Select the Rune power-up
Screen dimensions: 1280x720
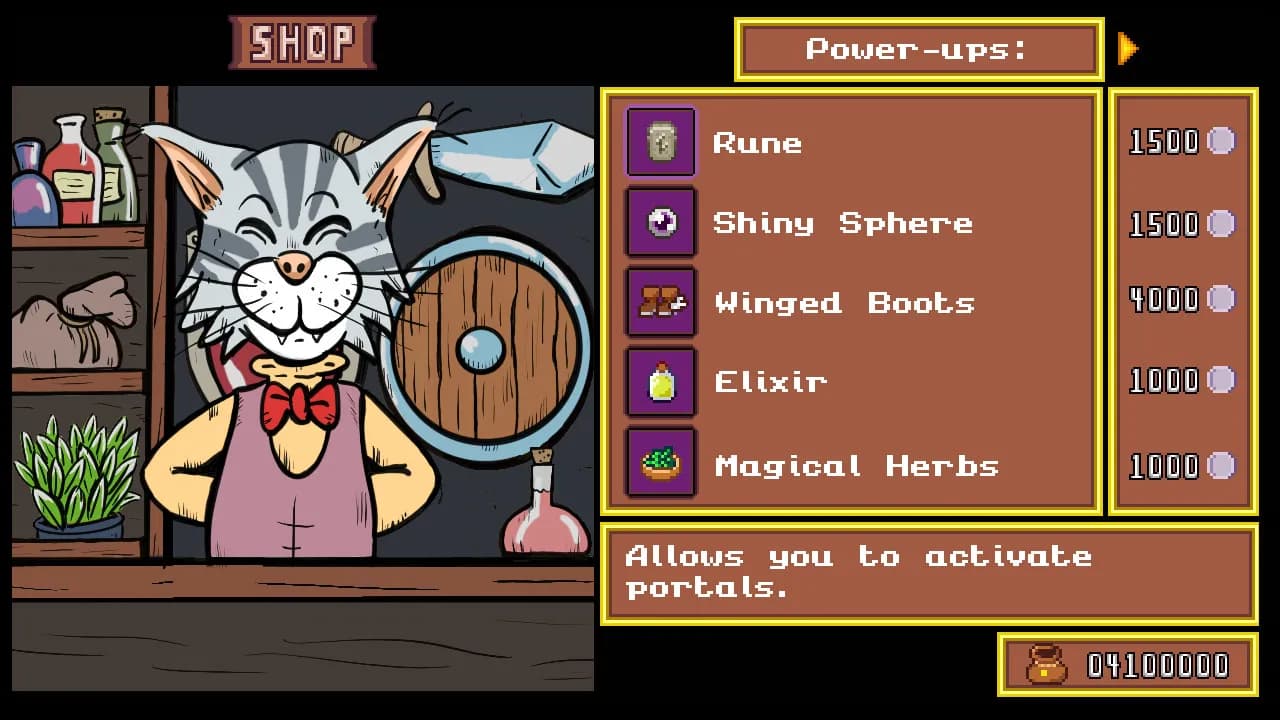tap(757, 143)
